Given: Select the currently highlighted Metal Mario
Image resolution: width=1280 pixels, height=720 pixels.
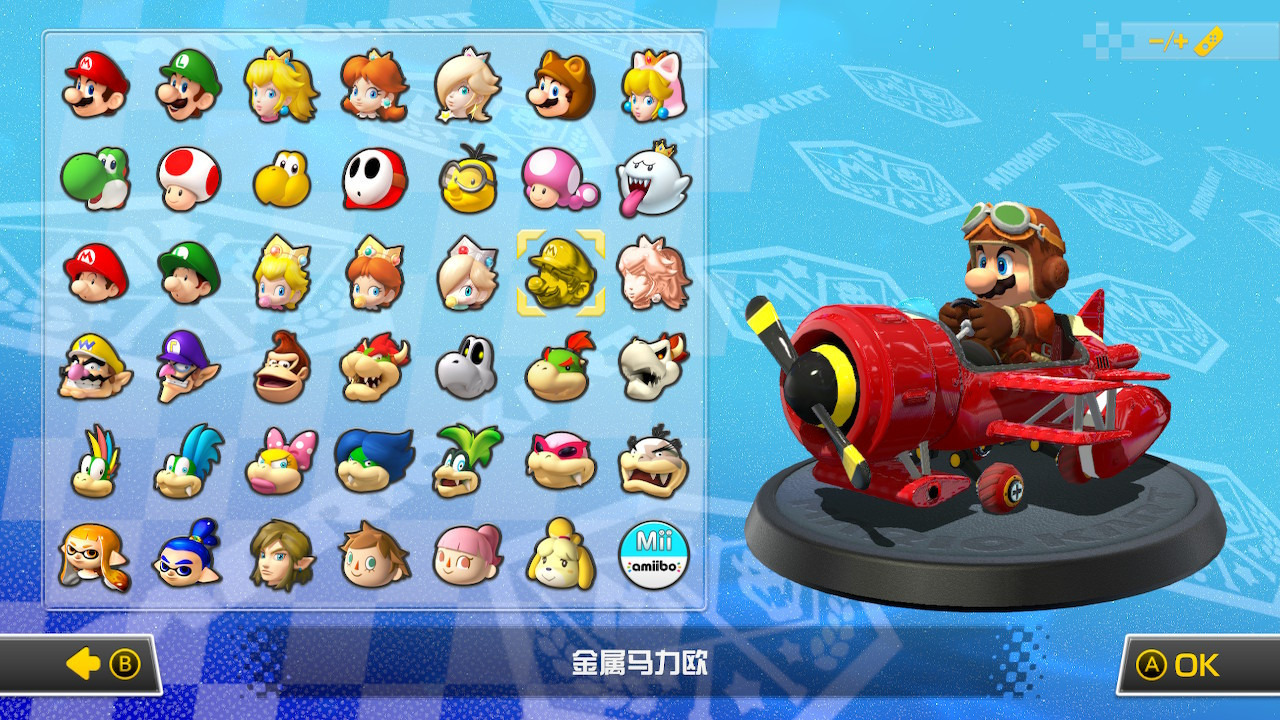Looking at the screenshot, I should [561, 273].
